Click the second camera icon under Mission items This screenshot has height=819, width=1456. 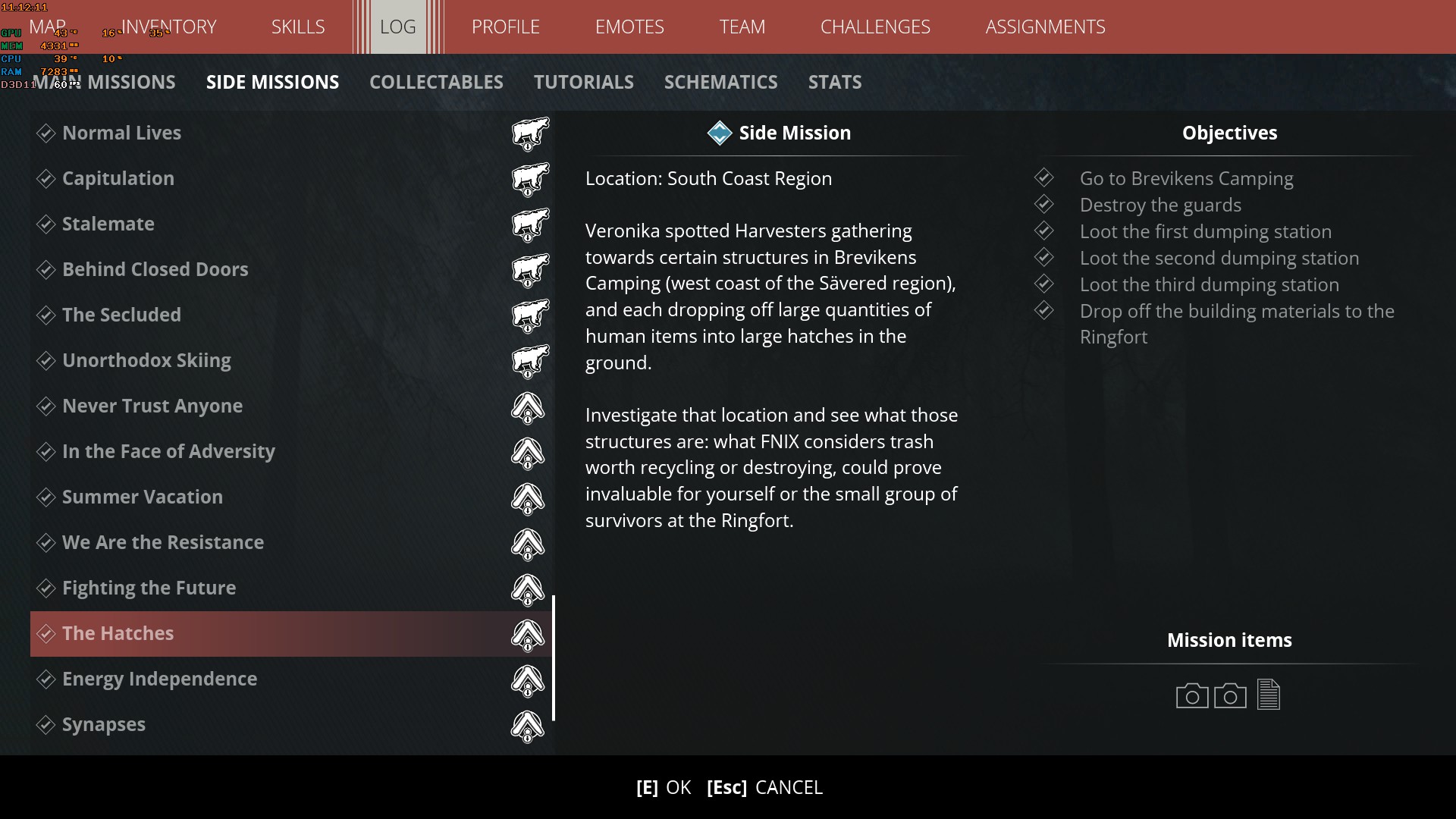pos(1231,695)
